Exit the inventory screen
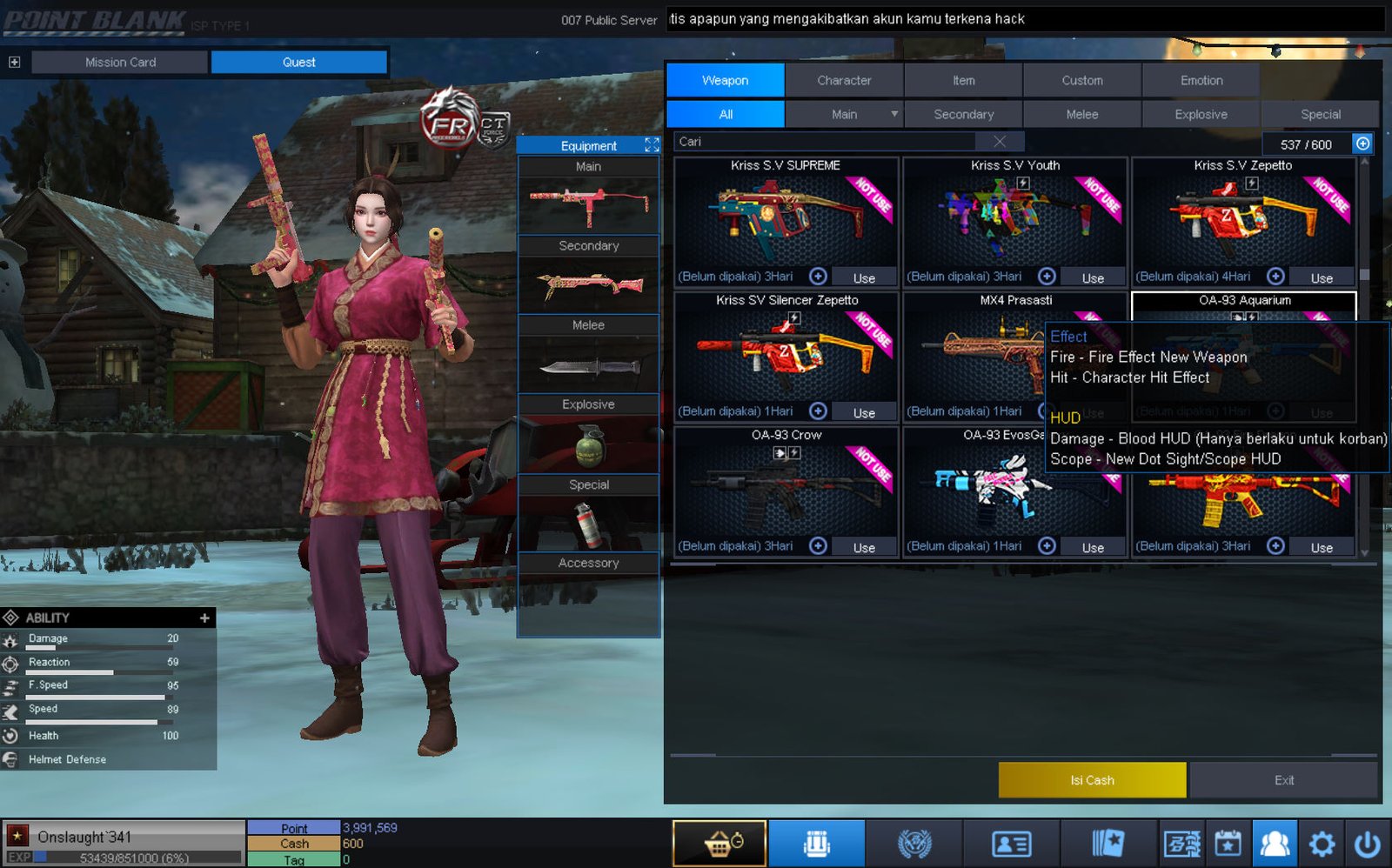The height and width of the screenshot is (868, 1392). coord(1284,780)
